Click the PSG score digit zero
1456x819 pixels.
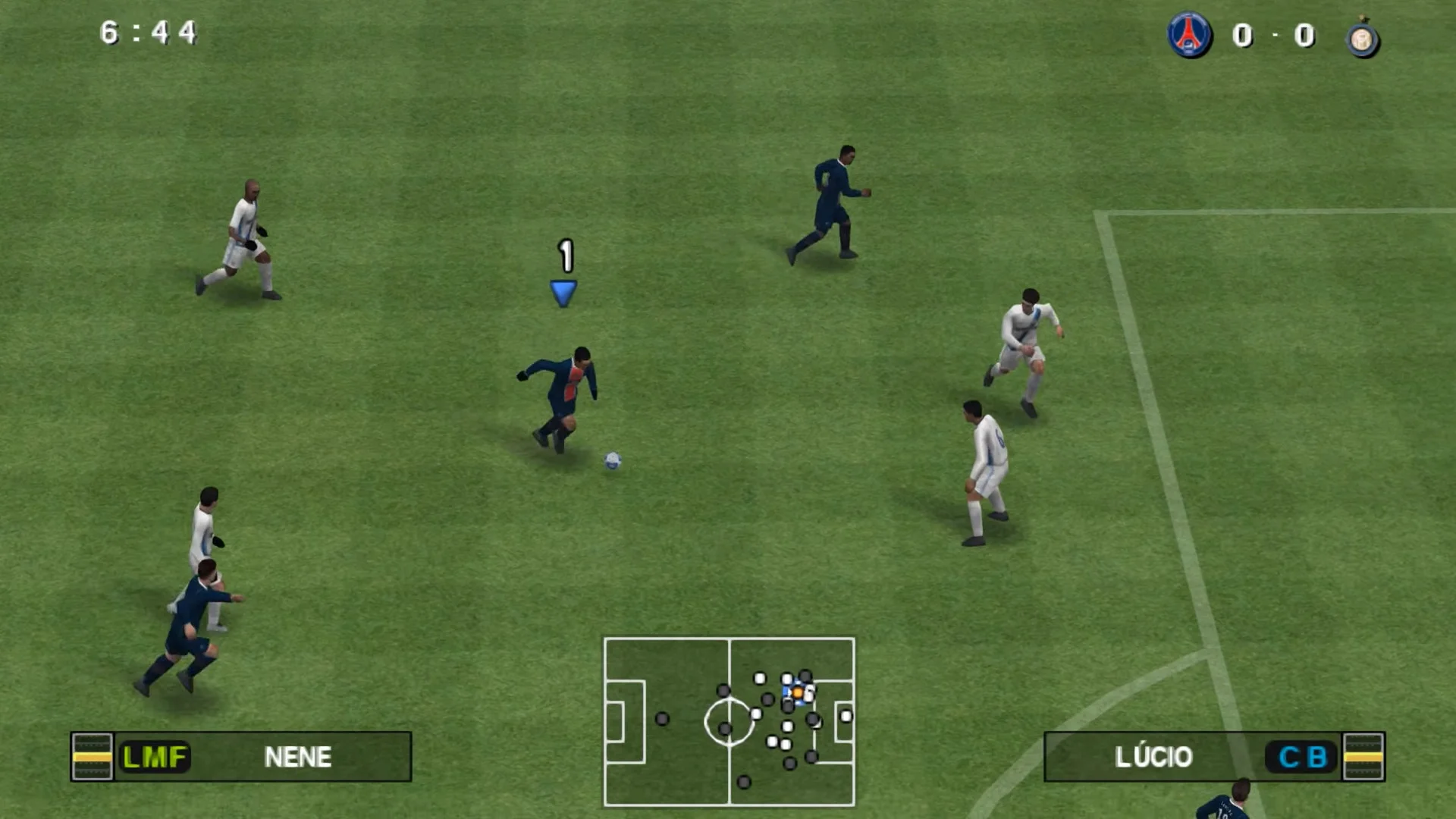[x=1243, y=36]
